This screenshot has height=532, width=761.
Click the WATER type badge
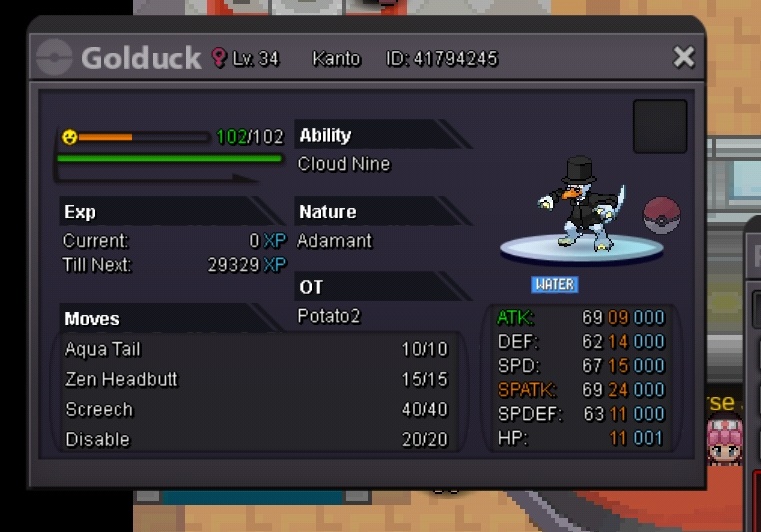(x=554, y=284)
